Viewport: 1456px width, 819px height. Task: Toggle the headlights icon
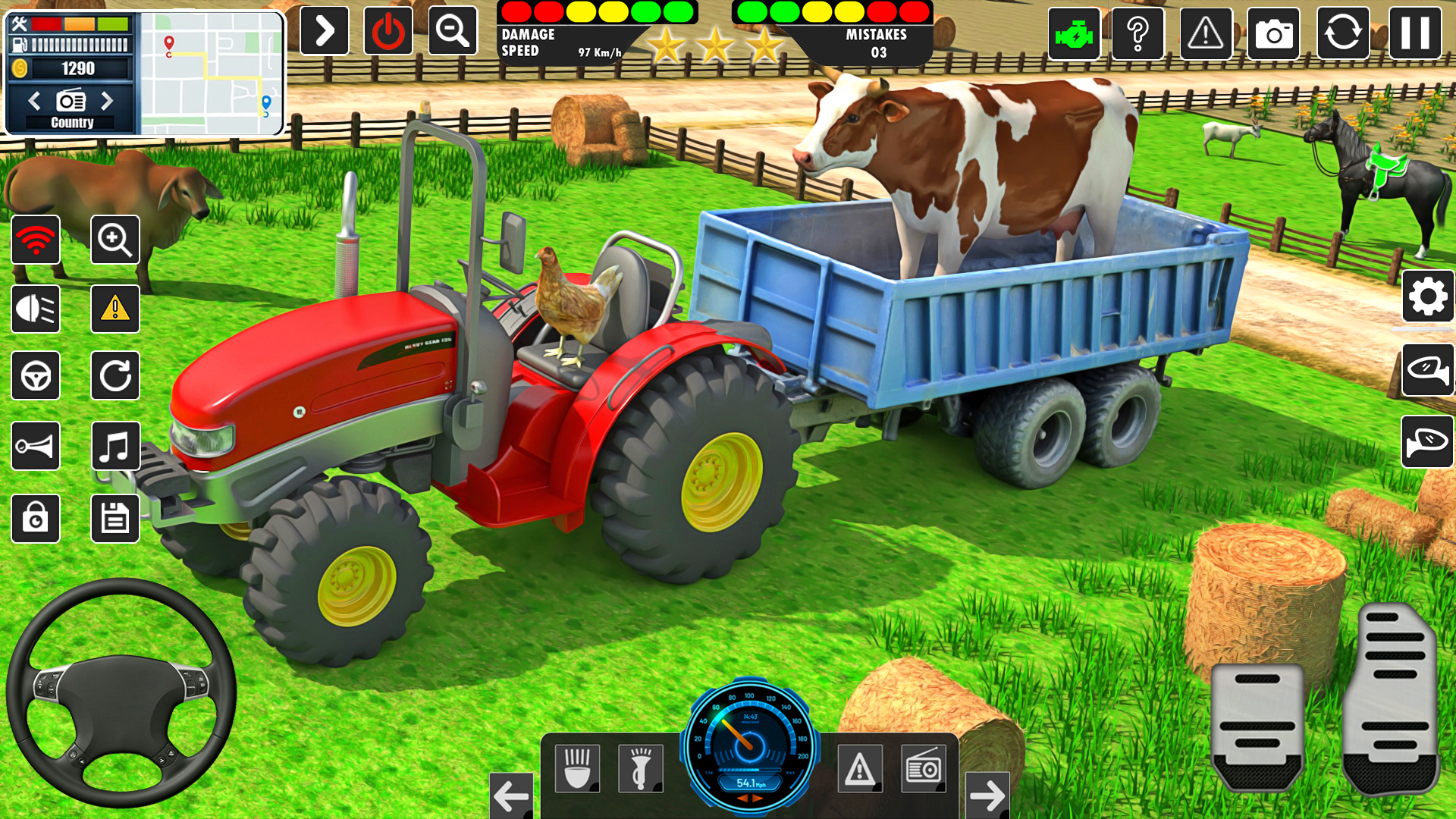point(36,309)
